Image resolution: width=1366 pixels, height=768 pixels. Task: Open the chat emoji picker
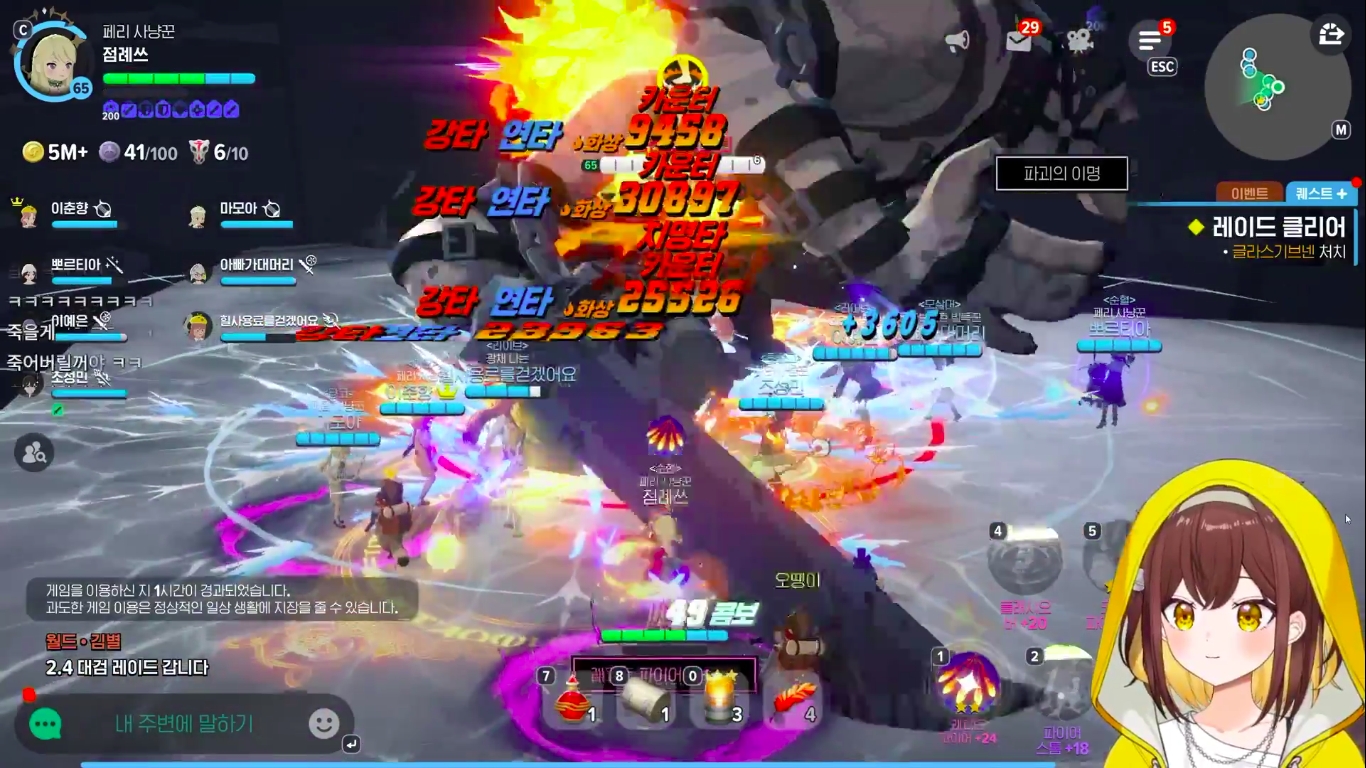tap(324, 724)
